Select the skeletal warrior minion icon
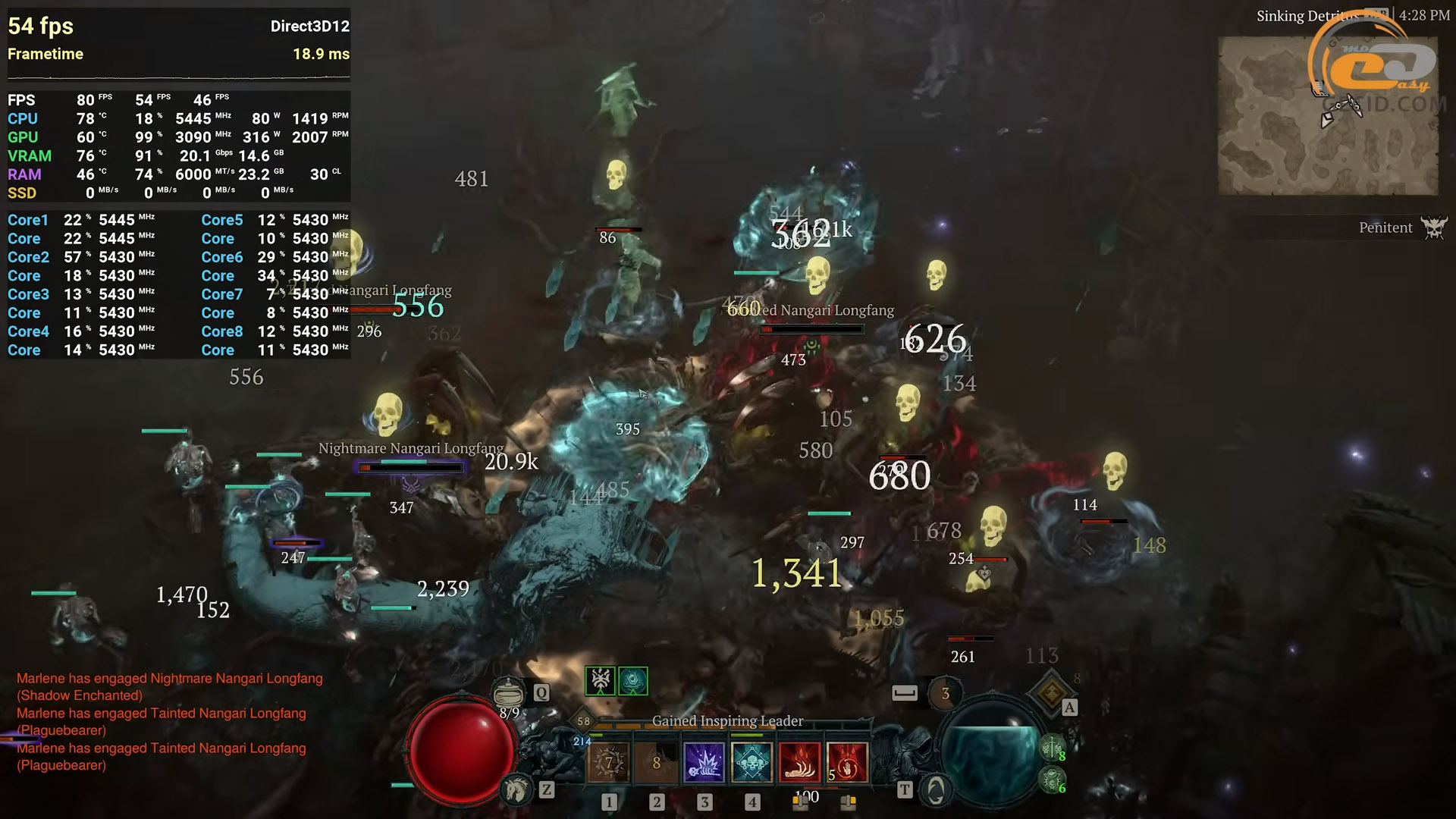Viewport: 1456px width, 819px height. pyautogui.click(x=1052, y=748)
